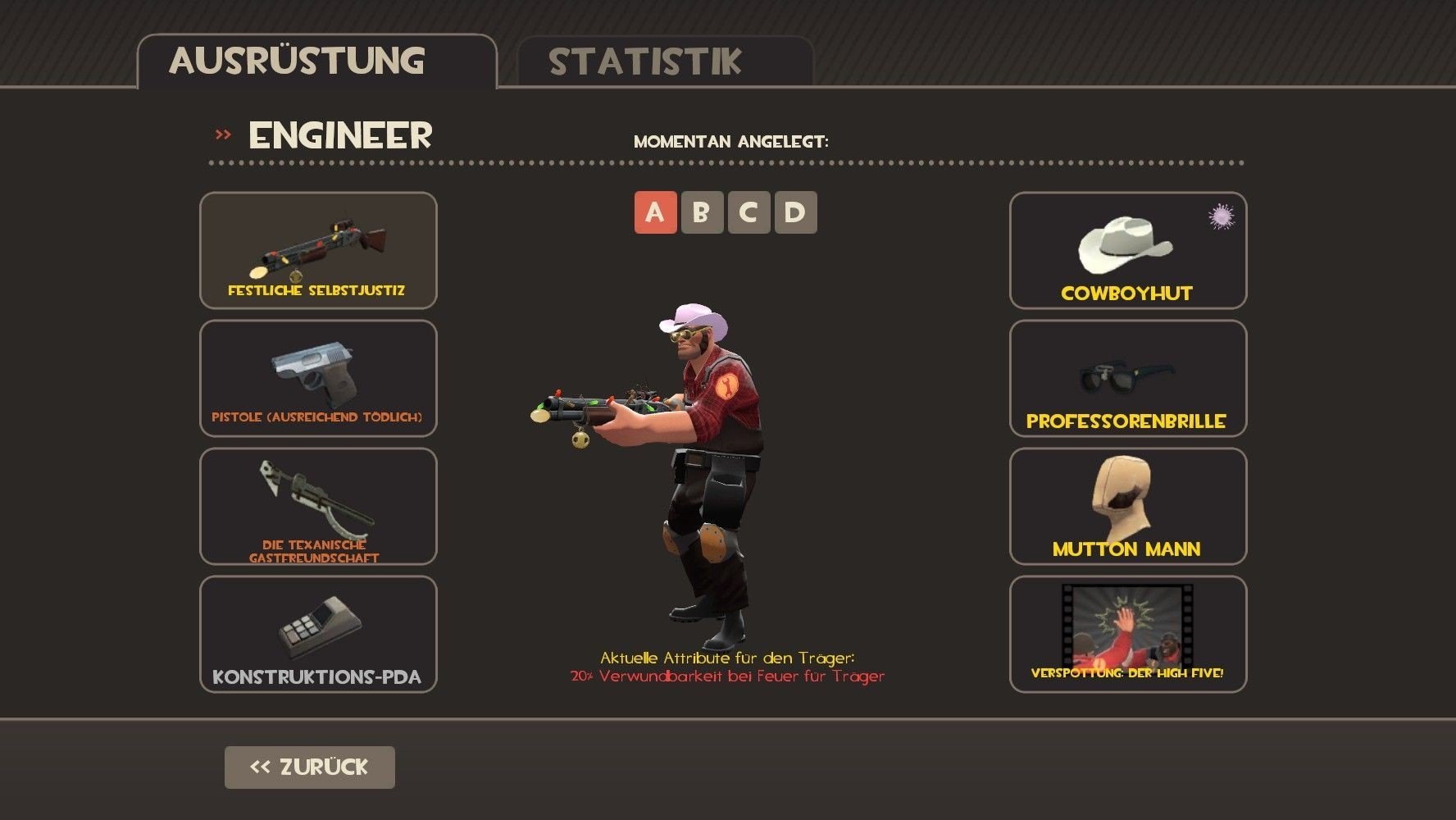
Task: Choose the Mutton Mann cosmetic slot
Action: pos(1127,506)
